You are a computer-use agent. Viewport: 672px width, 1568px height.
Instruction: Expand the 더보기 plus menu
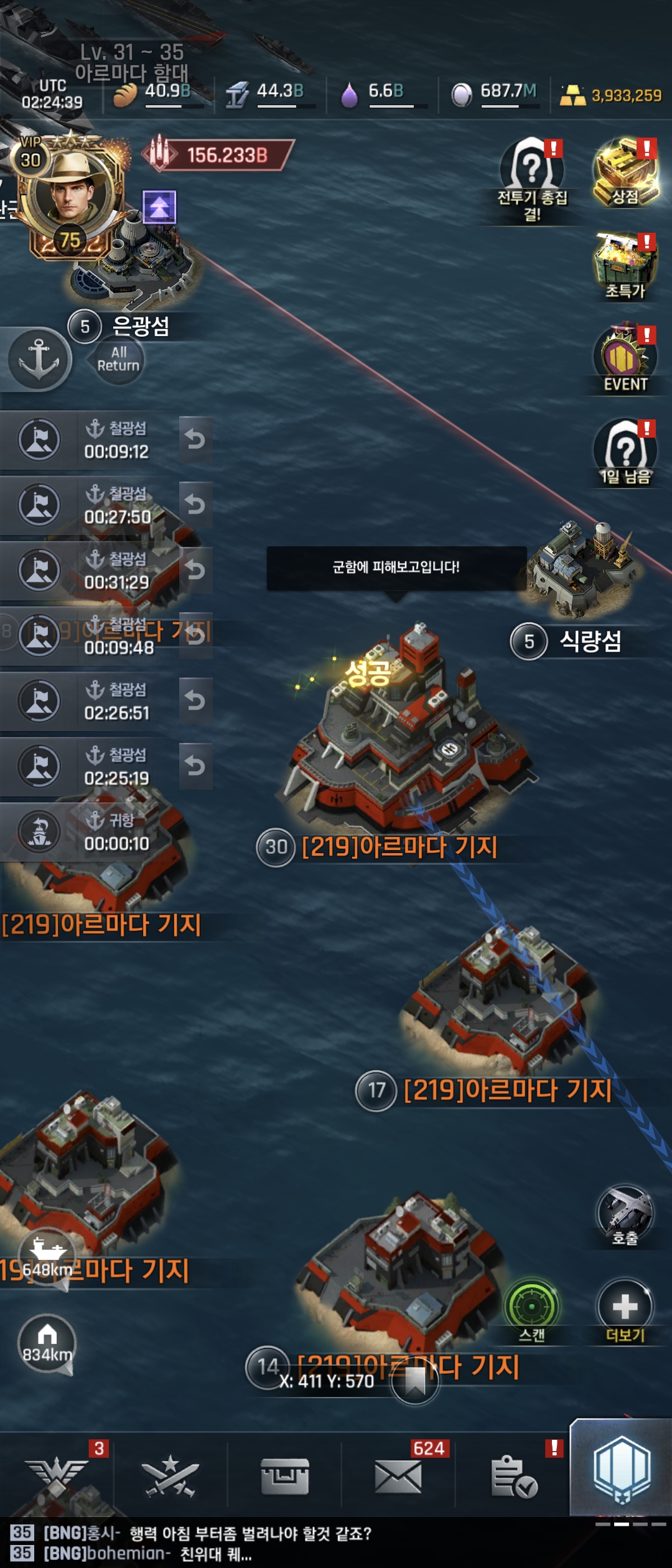coord(625,1307)
